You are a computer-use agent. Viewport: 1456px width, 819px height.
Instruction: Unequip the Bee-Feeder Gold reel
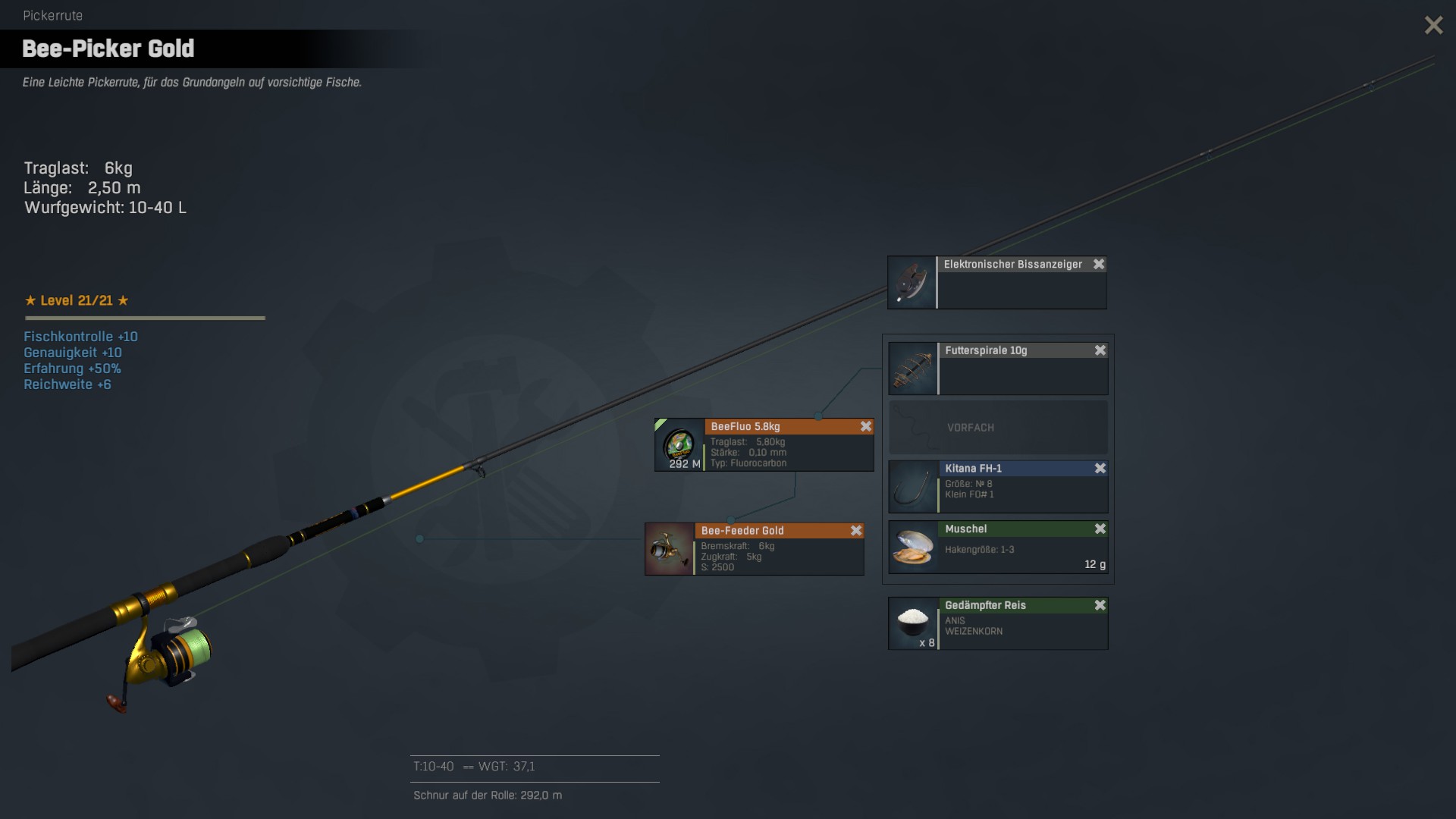[855, 531]
